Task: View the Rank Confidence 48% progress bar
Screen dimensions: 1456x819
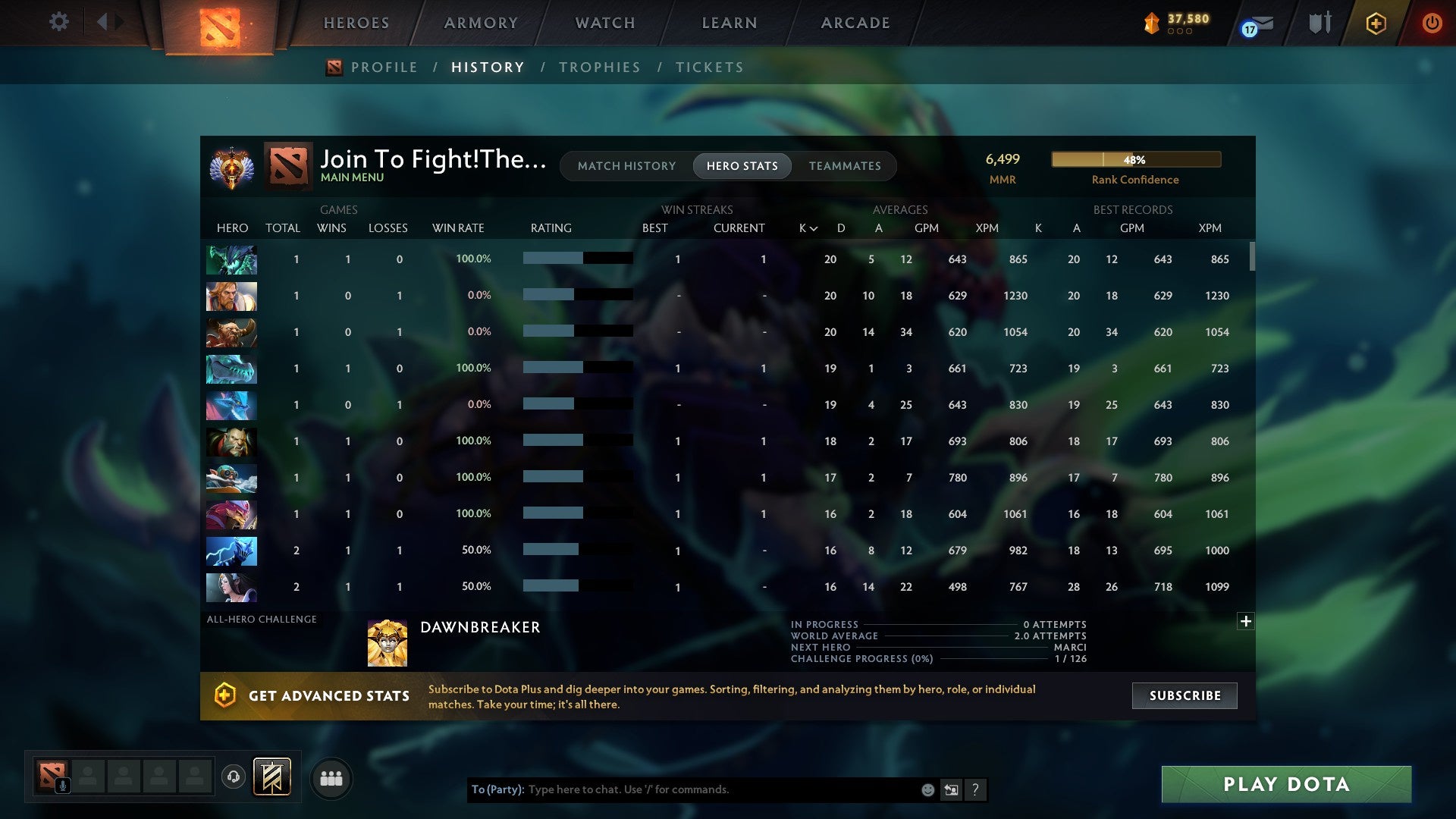Action: [1135, 159]
